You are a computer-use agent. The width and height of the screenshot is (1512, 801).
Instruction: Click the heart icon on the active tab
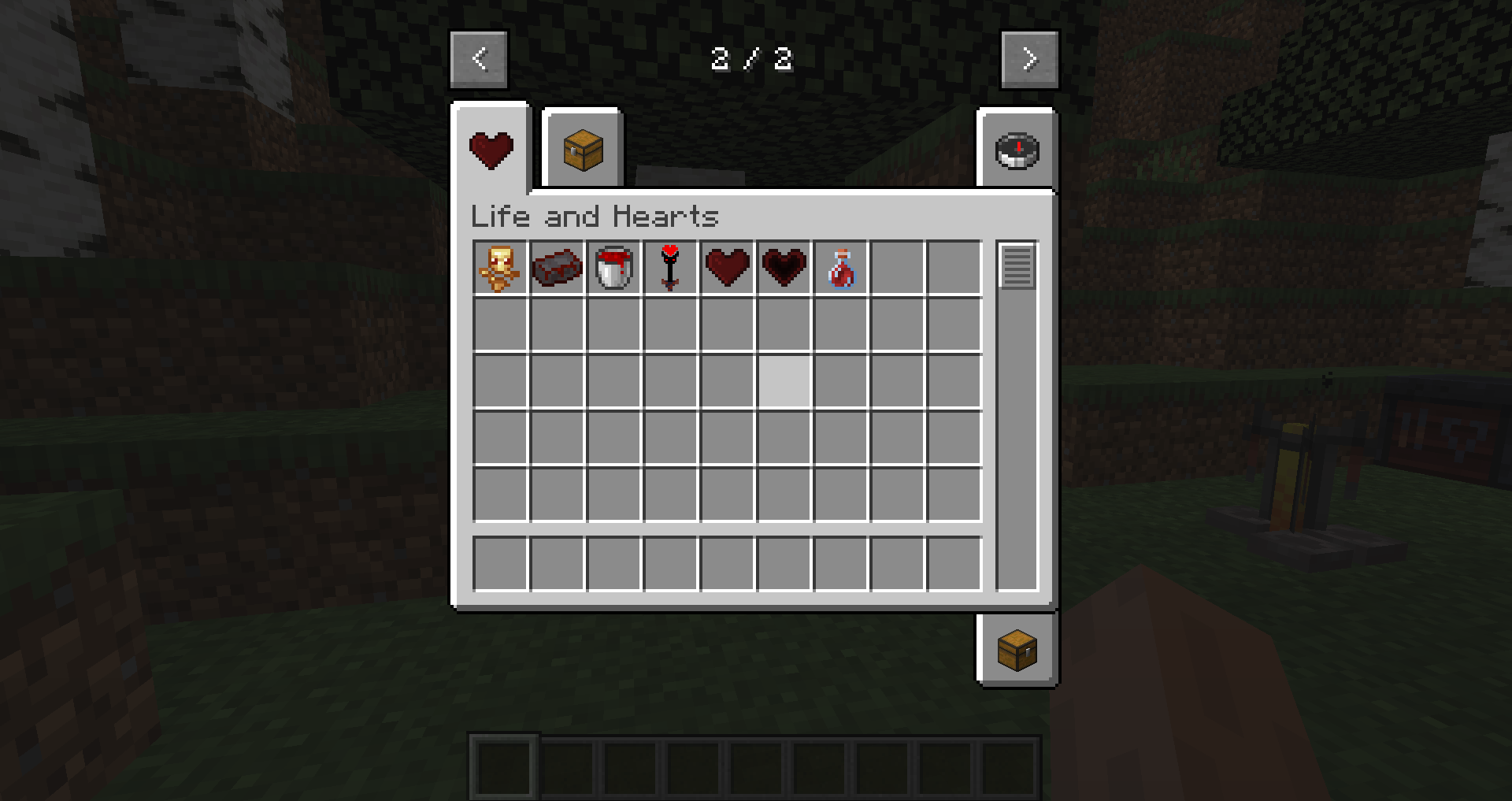tap(491, 148)
